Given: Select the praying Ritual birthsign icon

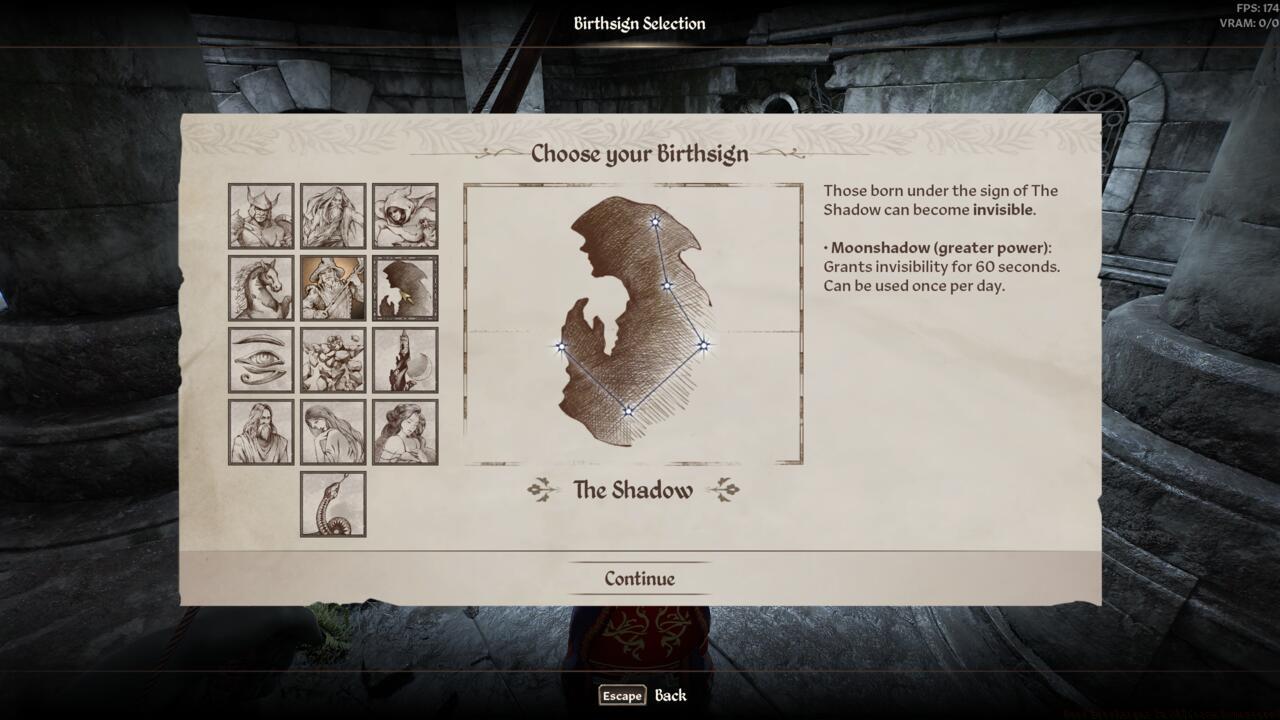Looking at the screenshot, I should pos(333,431).
